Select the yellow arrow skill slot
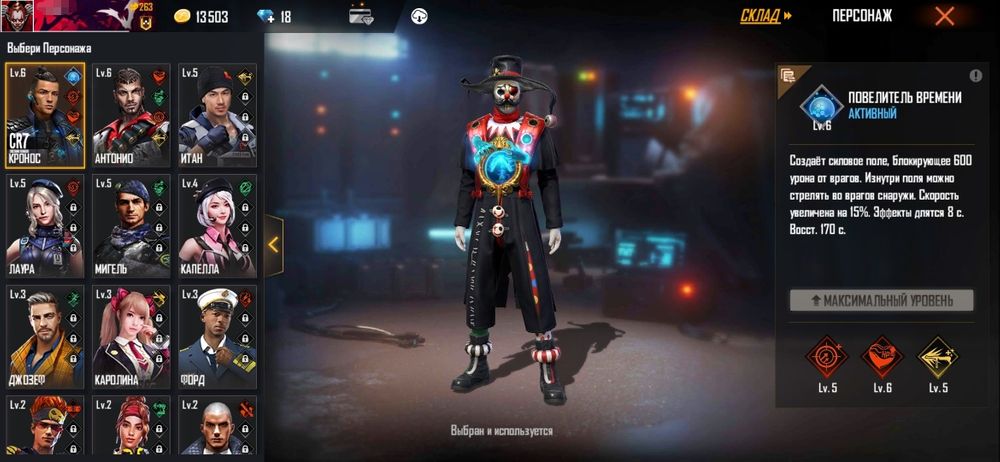 [x=937, y=356]
